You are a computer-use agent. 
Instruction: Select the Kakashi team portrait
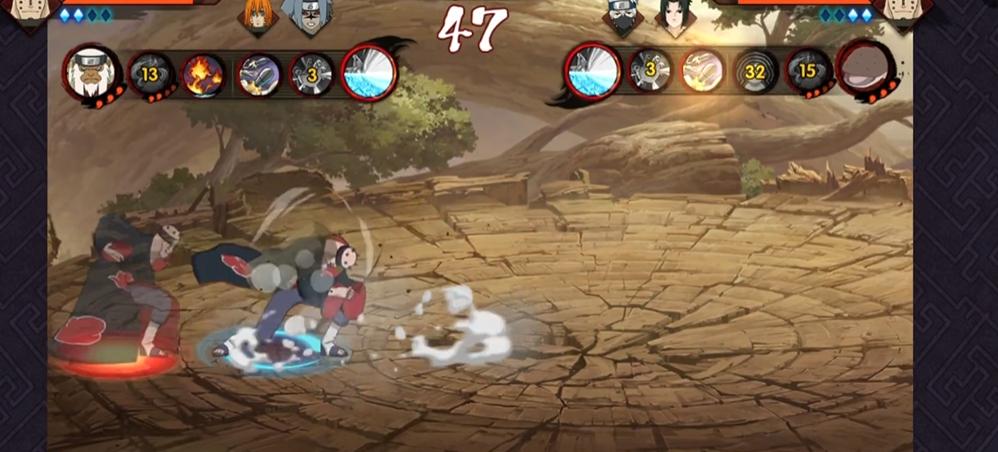tap(623, 17)
